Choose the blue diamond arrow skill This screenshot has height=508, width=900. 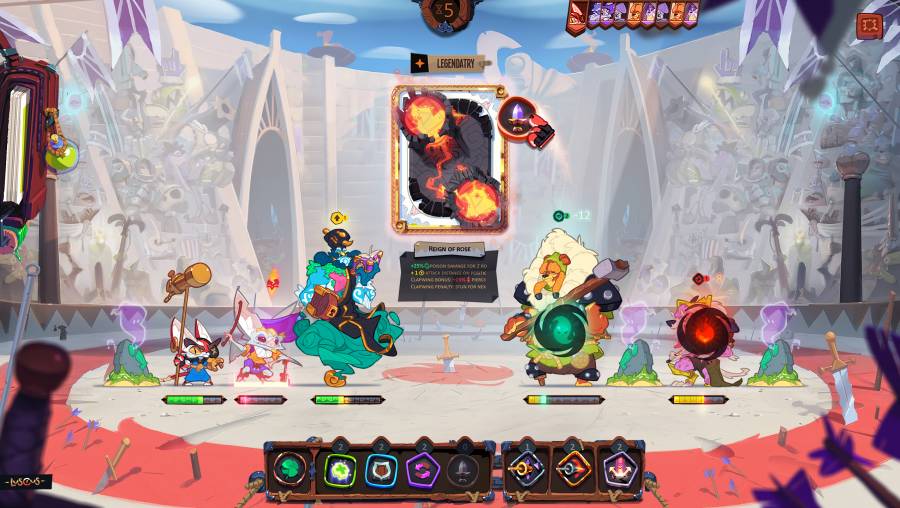point(527,469)
